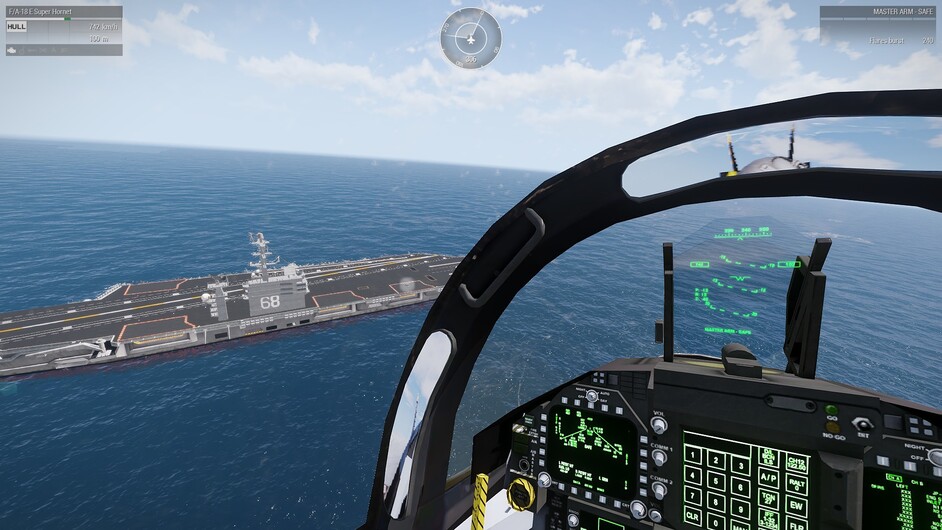This screenshot has width=942, height=530.
Task: Click the HULL damage indicator box
Action: [x=17, y=27]
